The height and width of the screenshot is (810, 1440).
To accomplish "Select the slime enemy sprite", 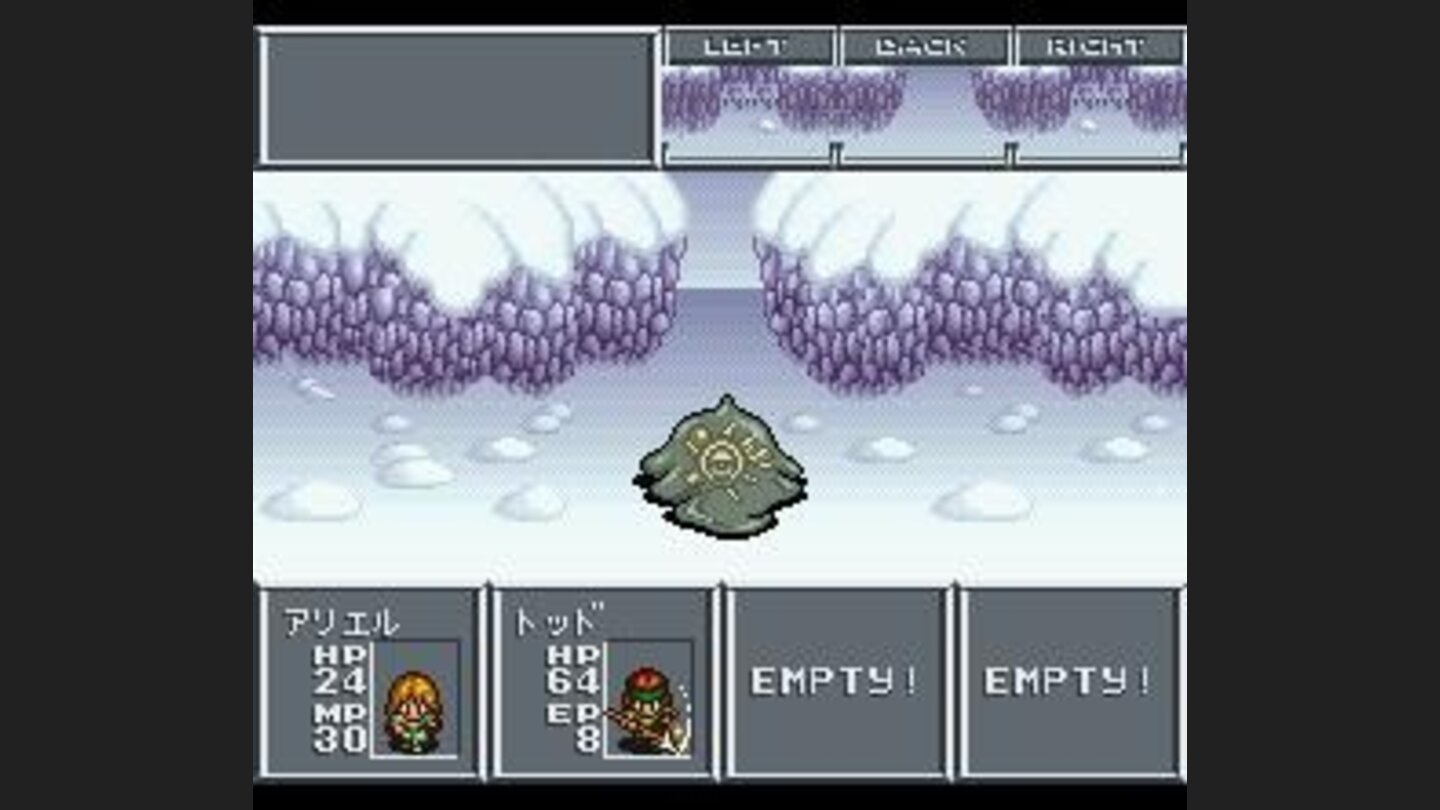I will point(720,470).
